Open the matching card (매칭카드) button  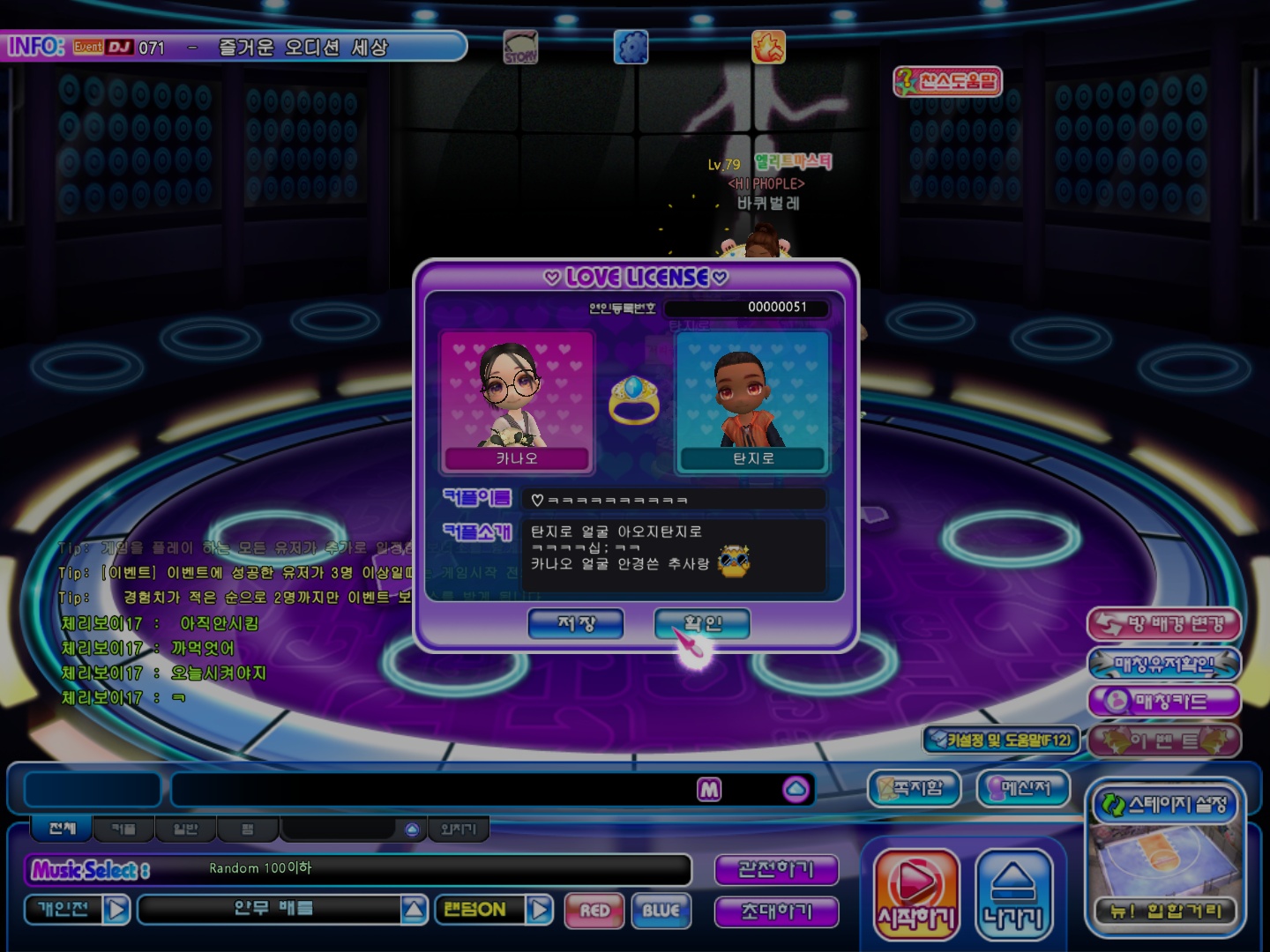(1164, 702)
